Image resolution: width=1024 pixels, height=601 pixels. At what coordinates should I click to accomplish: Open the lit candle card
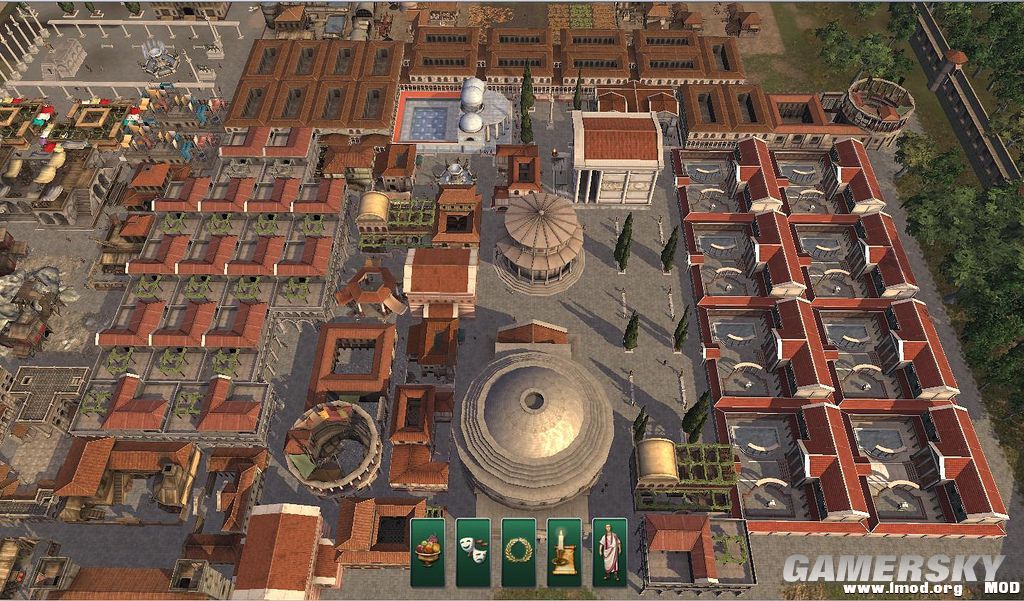coord(564,552)
